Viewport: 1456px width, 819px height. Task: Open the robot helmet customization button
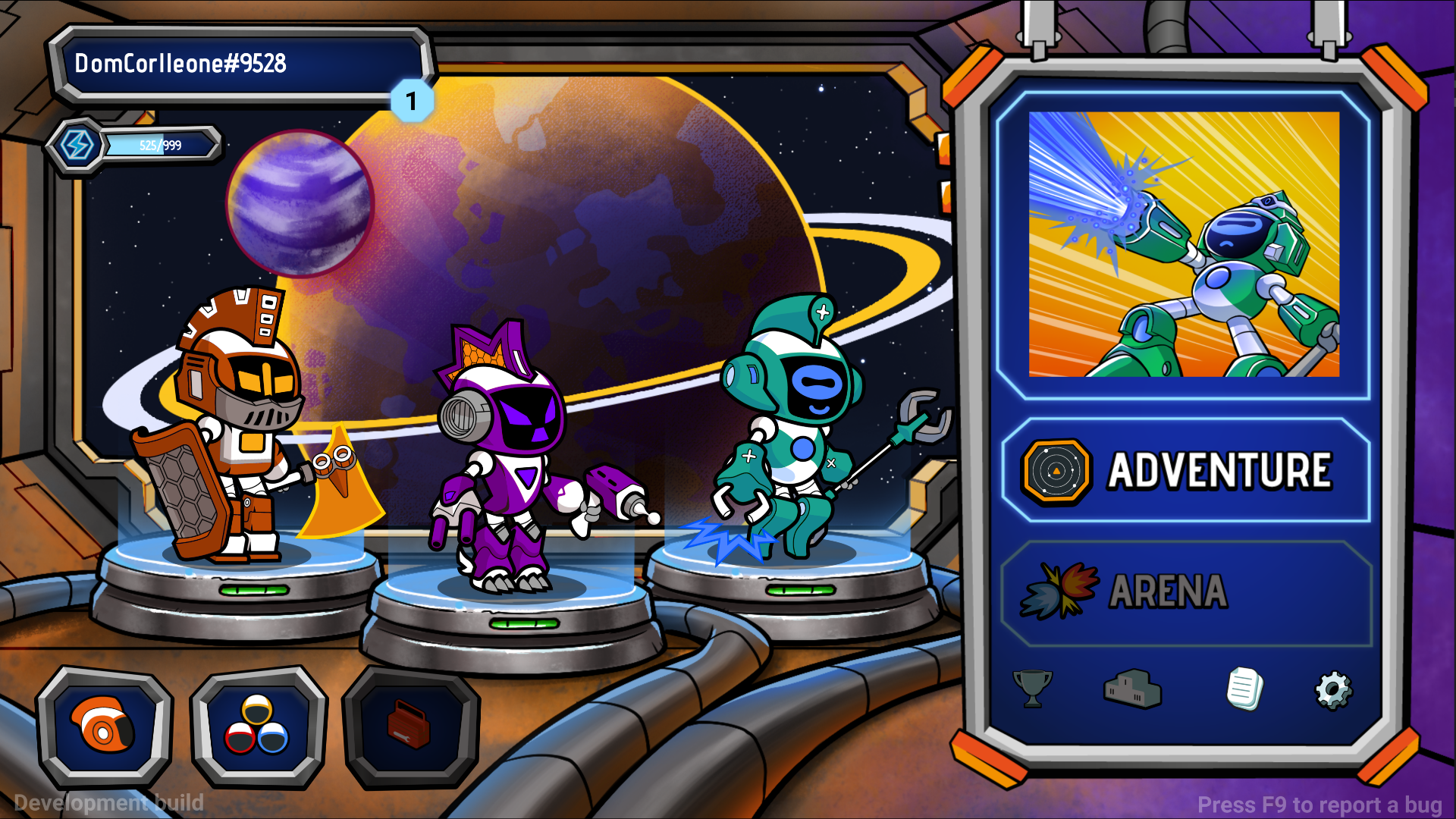(x=105, y=726)
